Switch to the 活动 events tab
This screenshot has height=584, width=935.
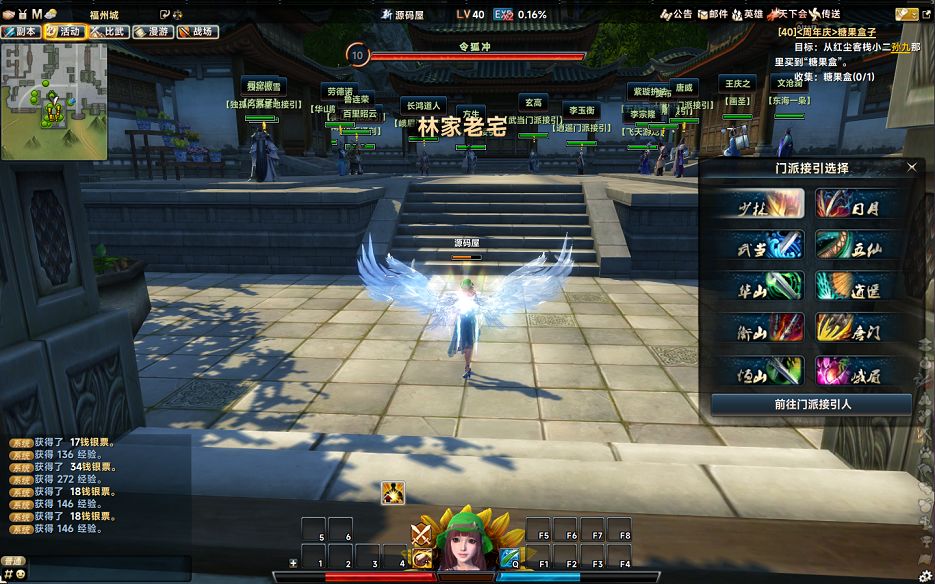click(64, 31)
